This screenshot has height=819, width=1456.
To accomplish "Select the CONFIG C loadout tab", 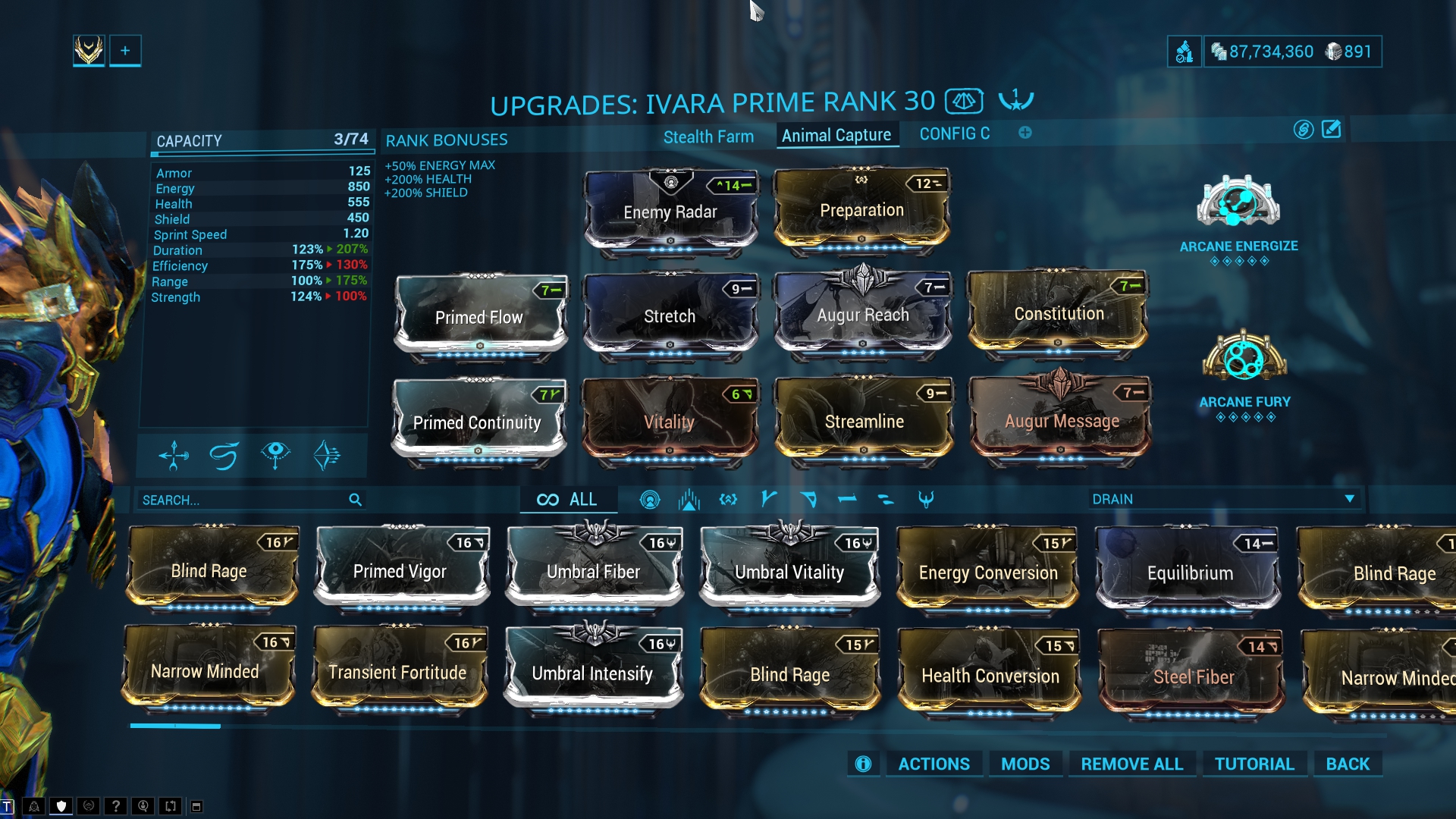I will click(x=954, y=134).
